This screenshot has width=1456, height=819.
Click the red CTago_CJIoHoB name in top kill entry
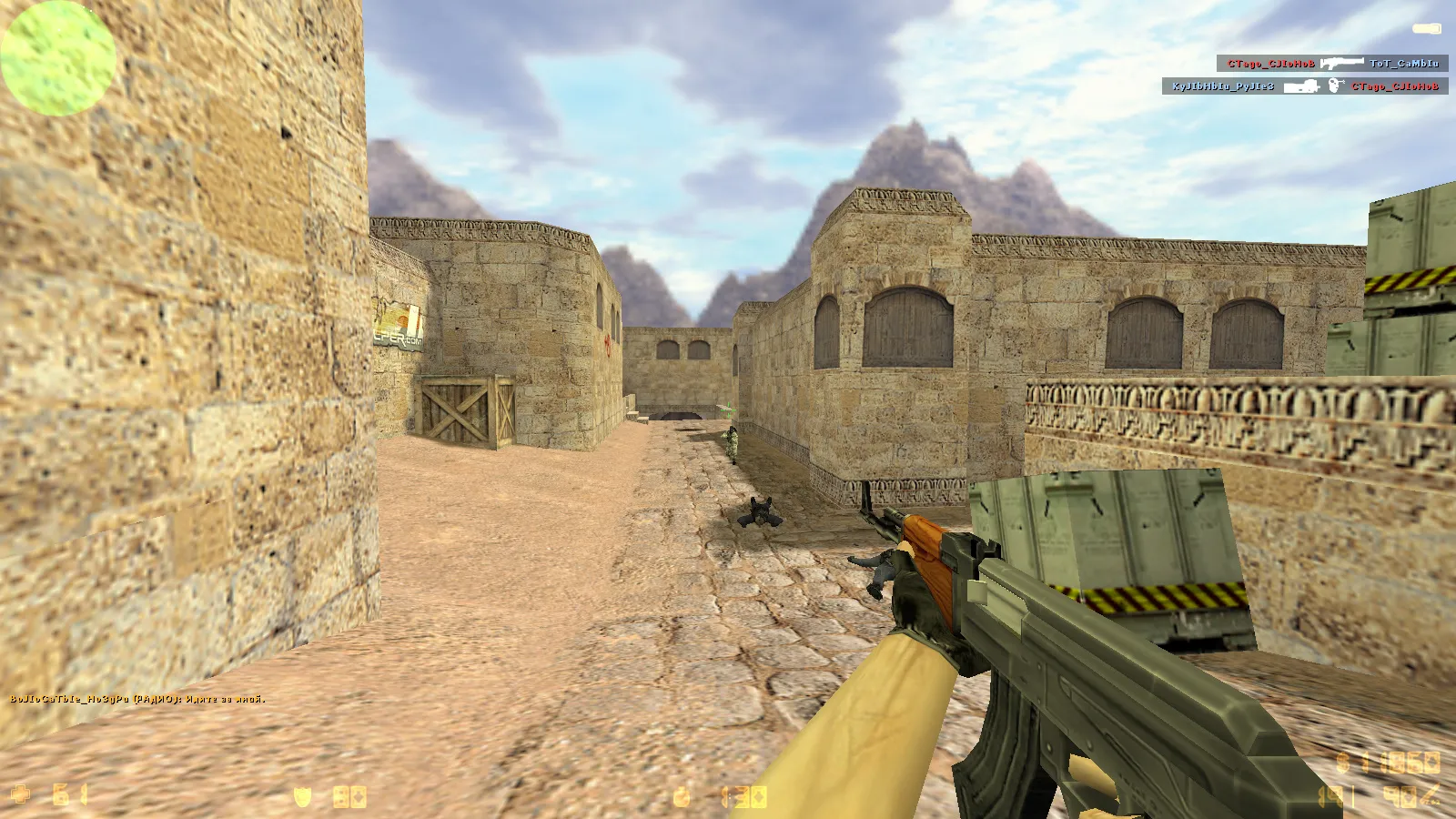[x=1270, y=63]
